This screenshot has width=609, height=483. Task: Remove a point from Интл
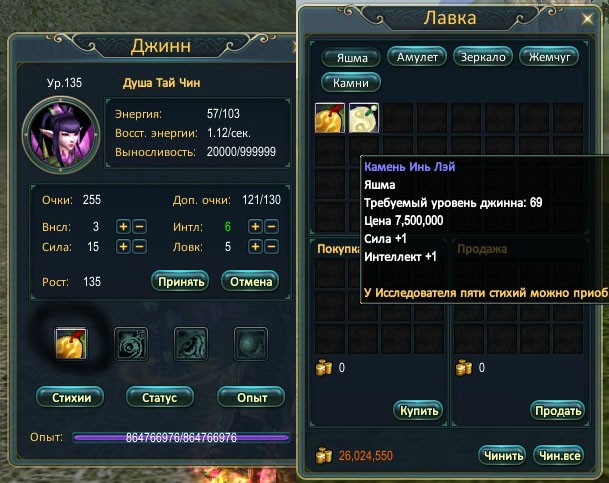click(270, 226)
